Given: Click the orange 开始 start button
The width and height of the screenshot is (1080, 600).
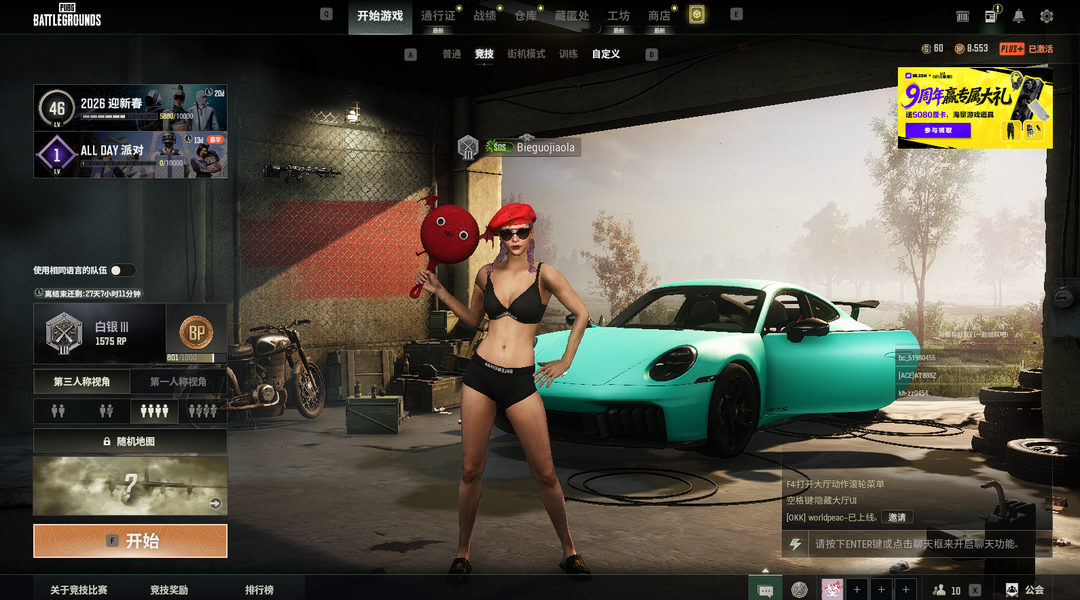Looking at the screenshot, I should [x=130, y=541].
